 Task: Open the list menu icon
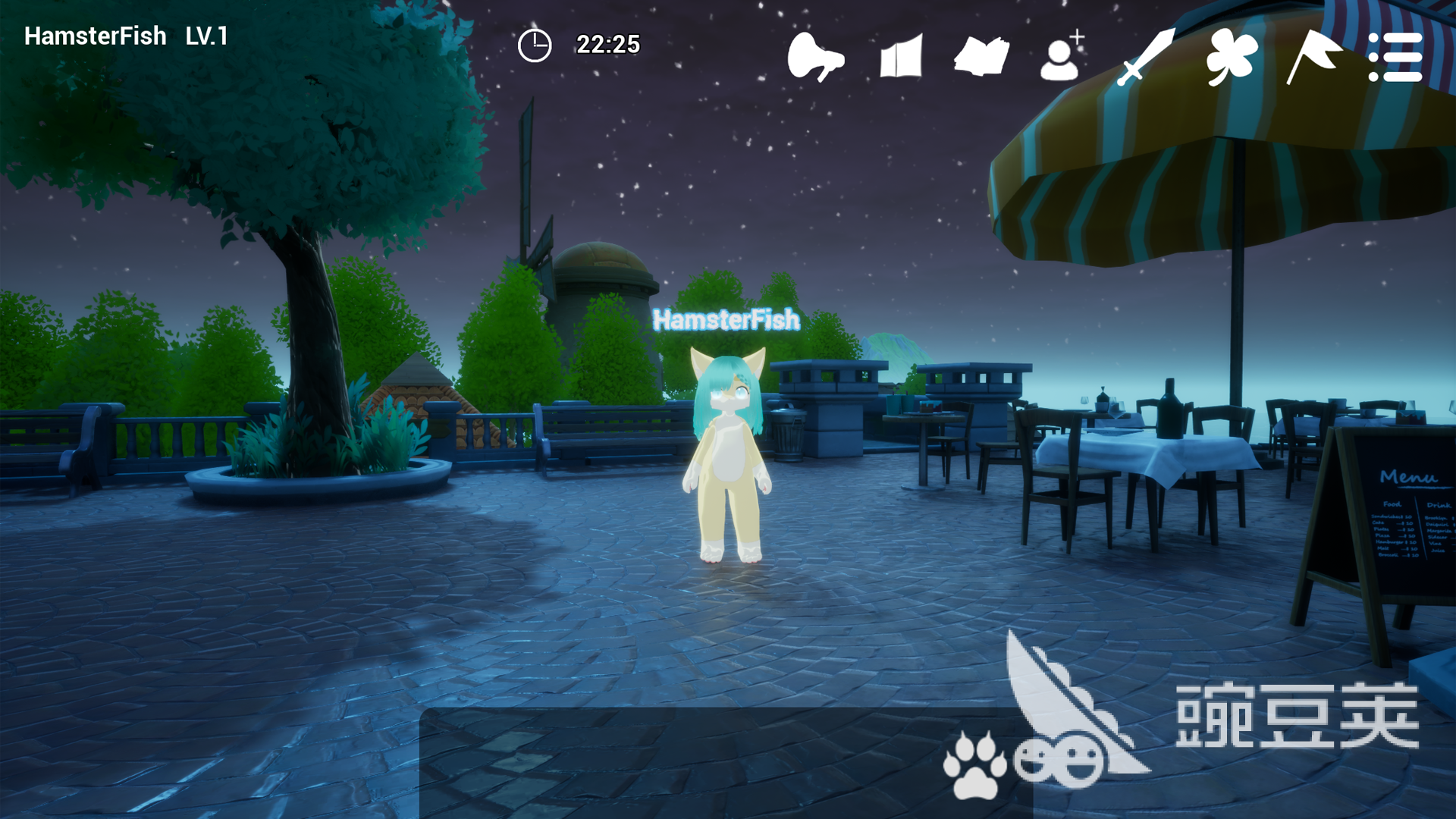[x=1395, y=57]
